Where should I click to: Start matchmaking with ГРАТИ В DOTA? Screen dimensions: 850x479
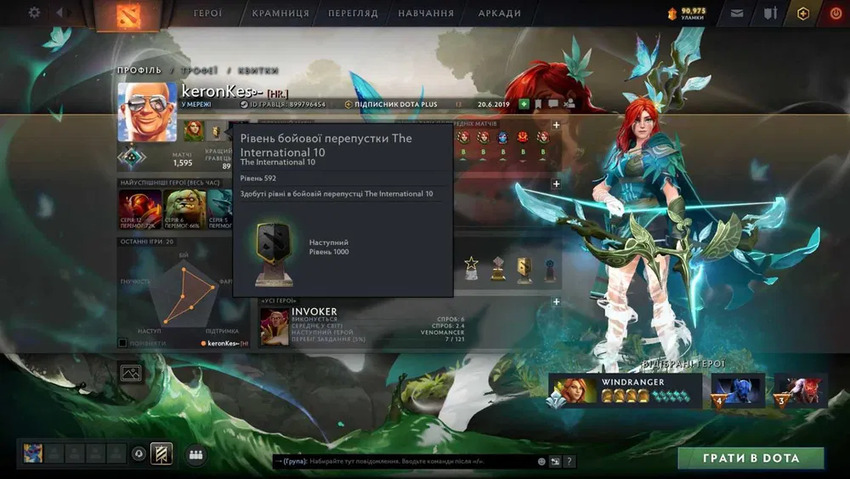tap(750, 458)
